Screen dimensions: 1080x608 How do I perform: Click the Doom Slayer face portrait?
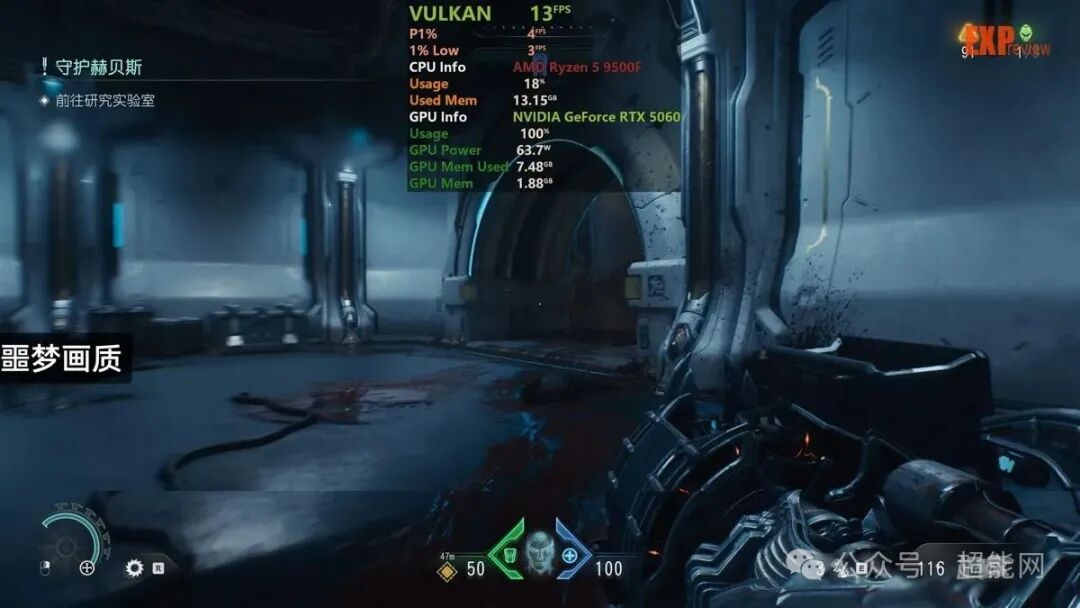pos(540,550)
